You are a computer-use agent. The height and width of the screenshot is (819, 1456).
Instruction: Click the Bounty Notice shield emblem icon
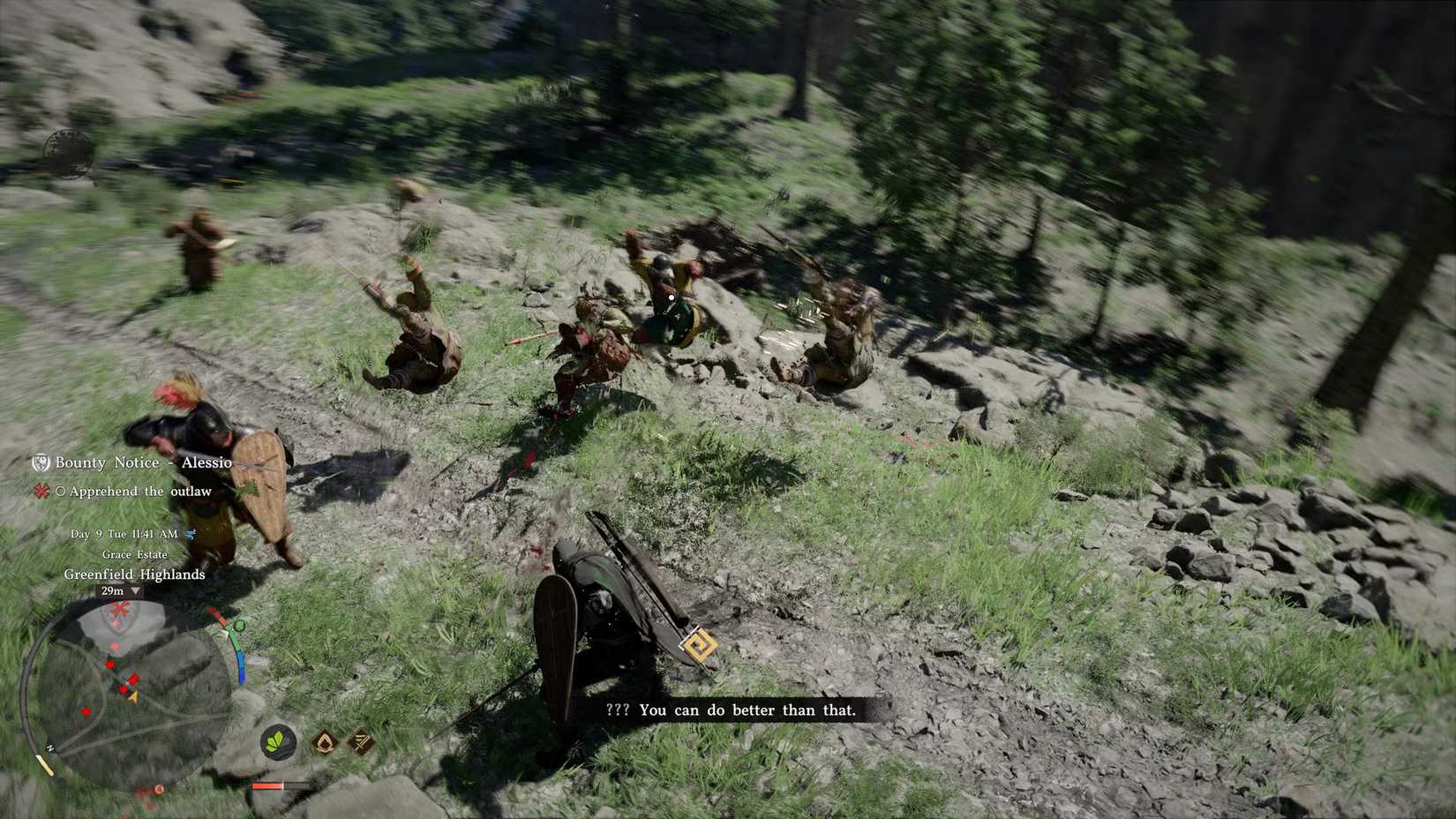click(41, 462)
